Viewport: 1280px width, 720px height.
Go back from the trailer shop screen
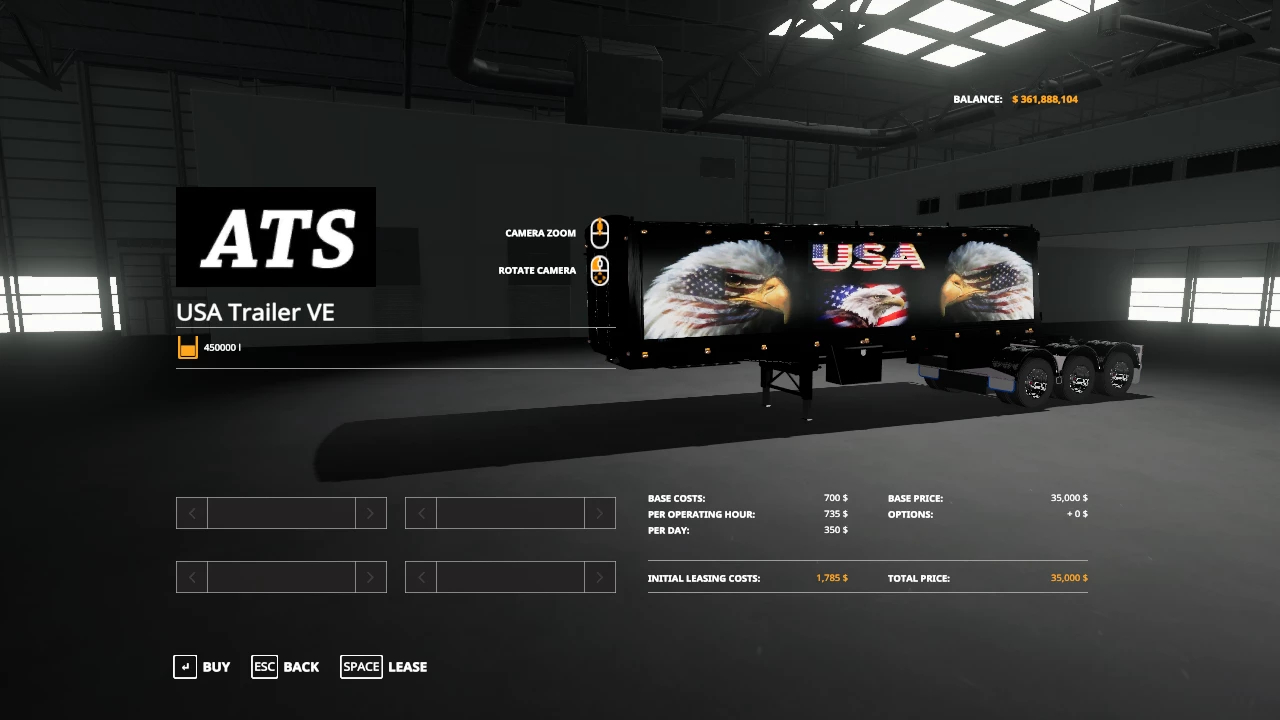286,667
